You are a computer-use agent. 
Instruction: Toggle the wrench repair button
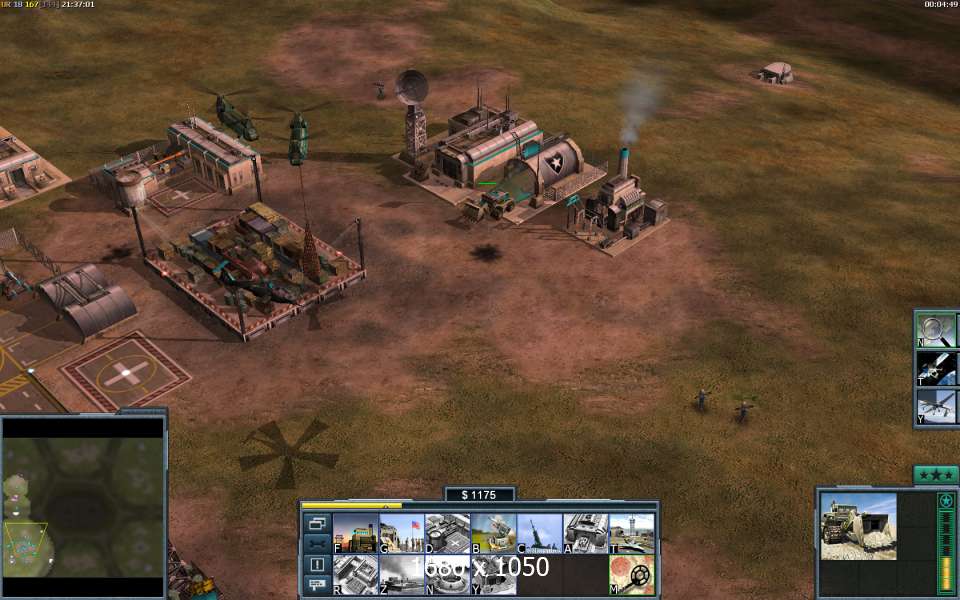pyautogui.click(x=317, y=543)
